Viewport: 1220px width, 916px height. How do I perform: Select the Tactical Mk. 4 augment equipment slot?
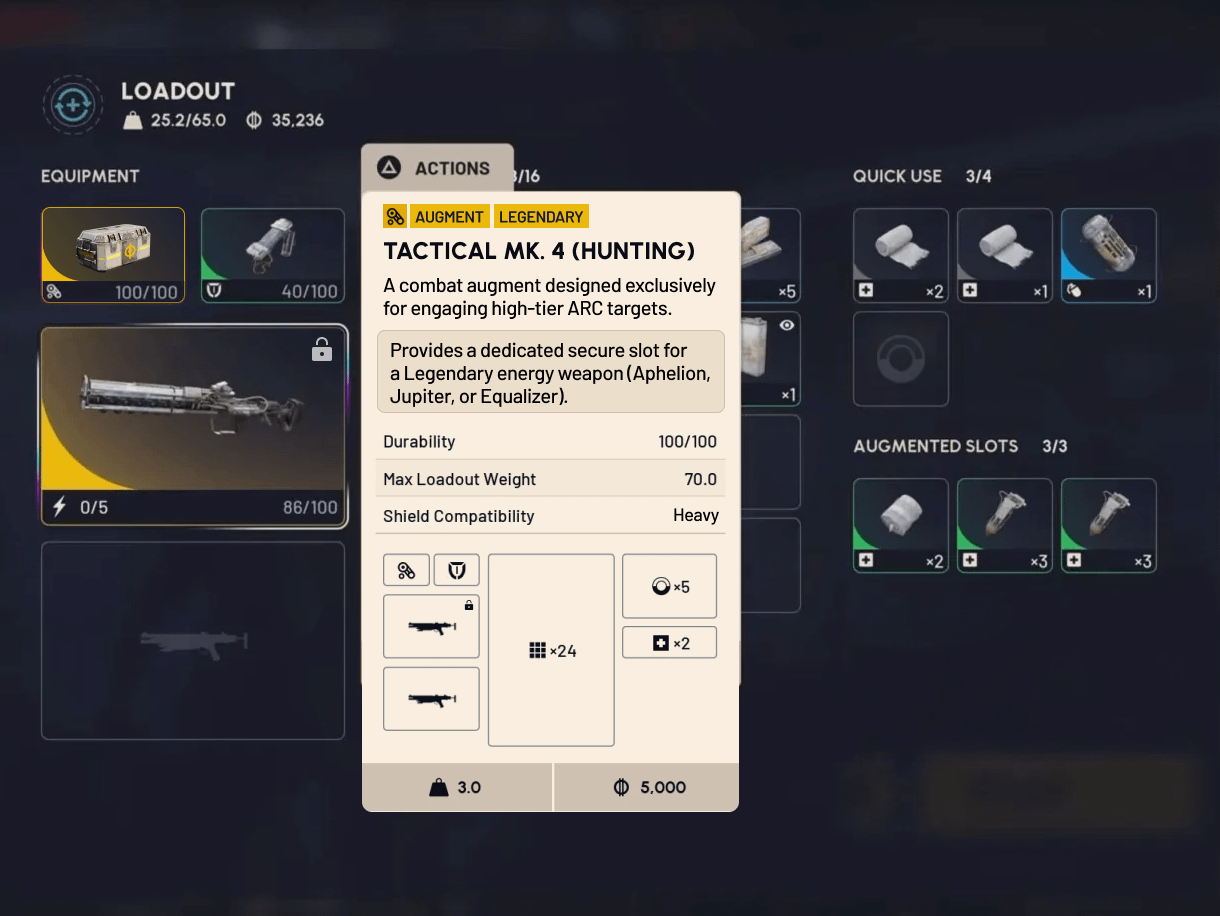(x=113, y=254)
